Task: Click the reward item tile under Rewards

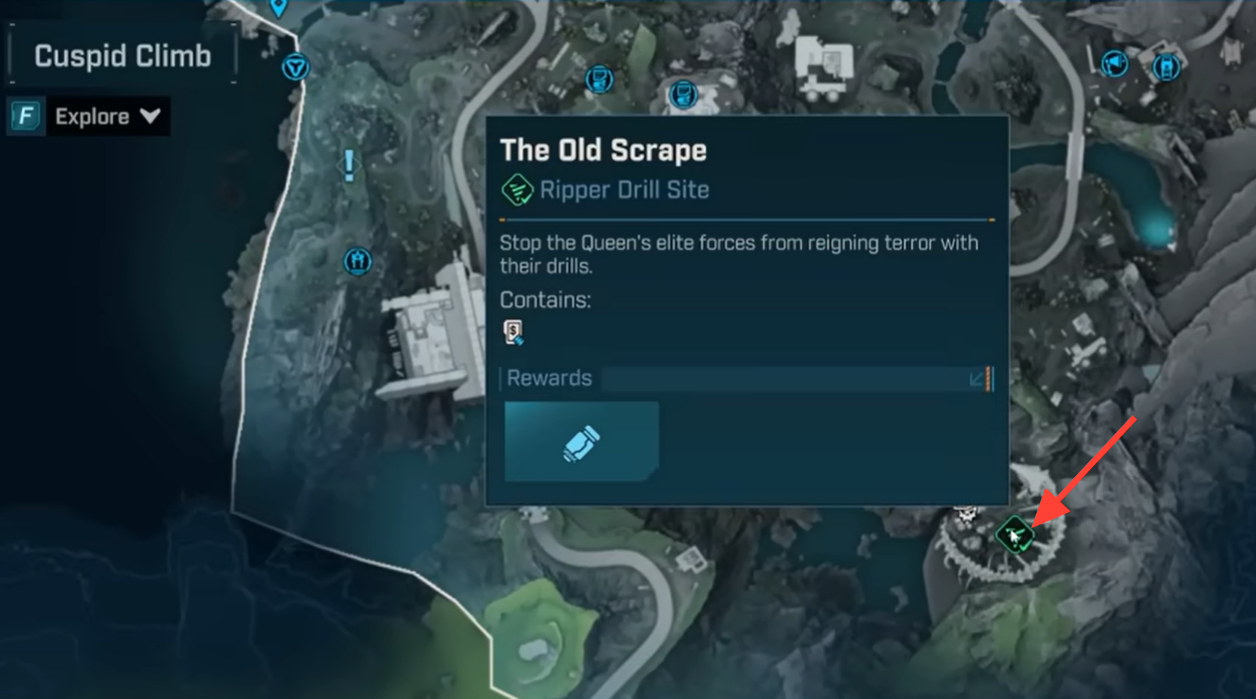Action: 582,442
